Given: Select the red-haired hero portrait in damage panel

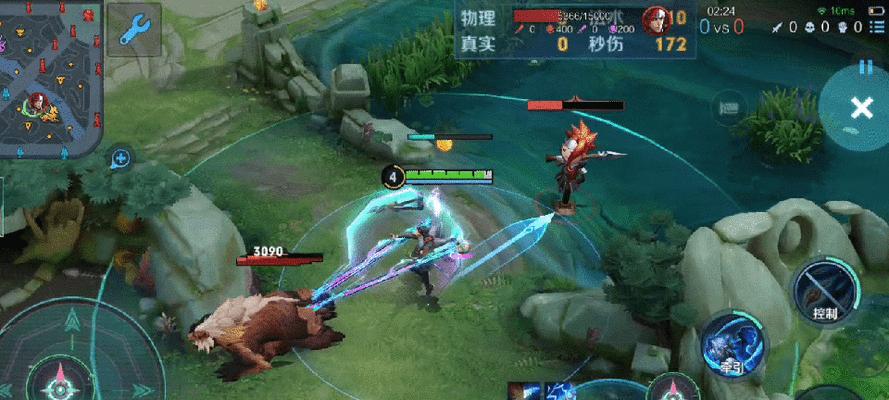Looking at the screenshot, I should [656, 19].
